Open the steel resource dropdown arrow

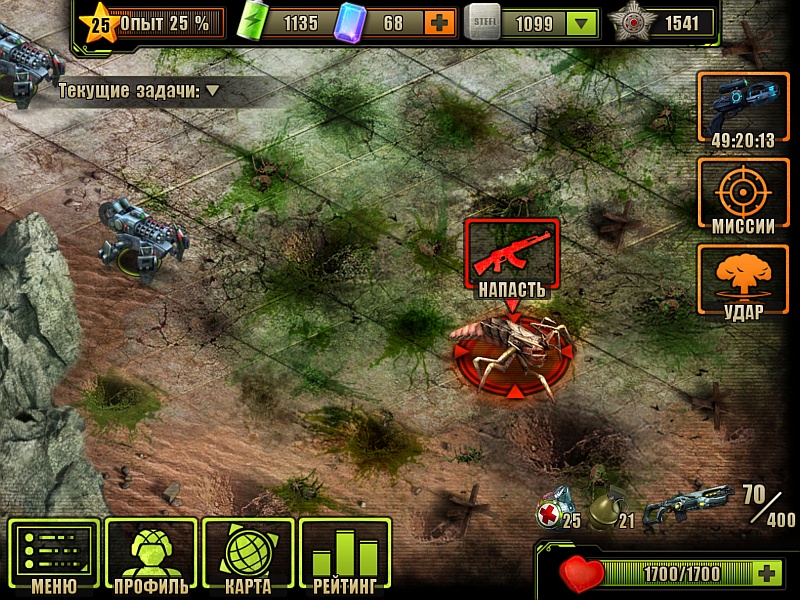click(x=581, y=23)
